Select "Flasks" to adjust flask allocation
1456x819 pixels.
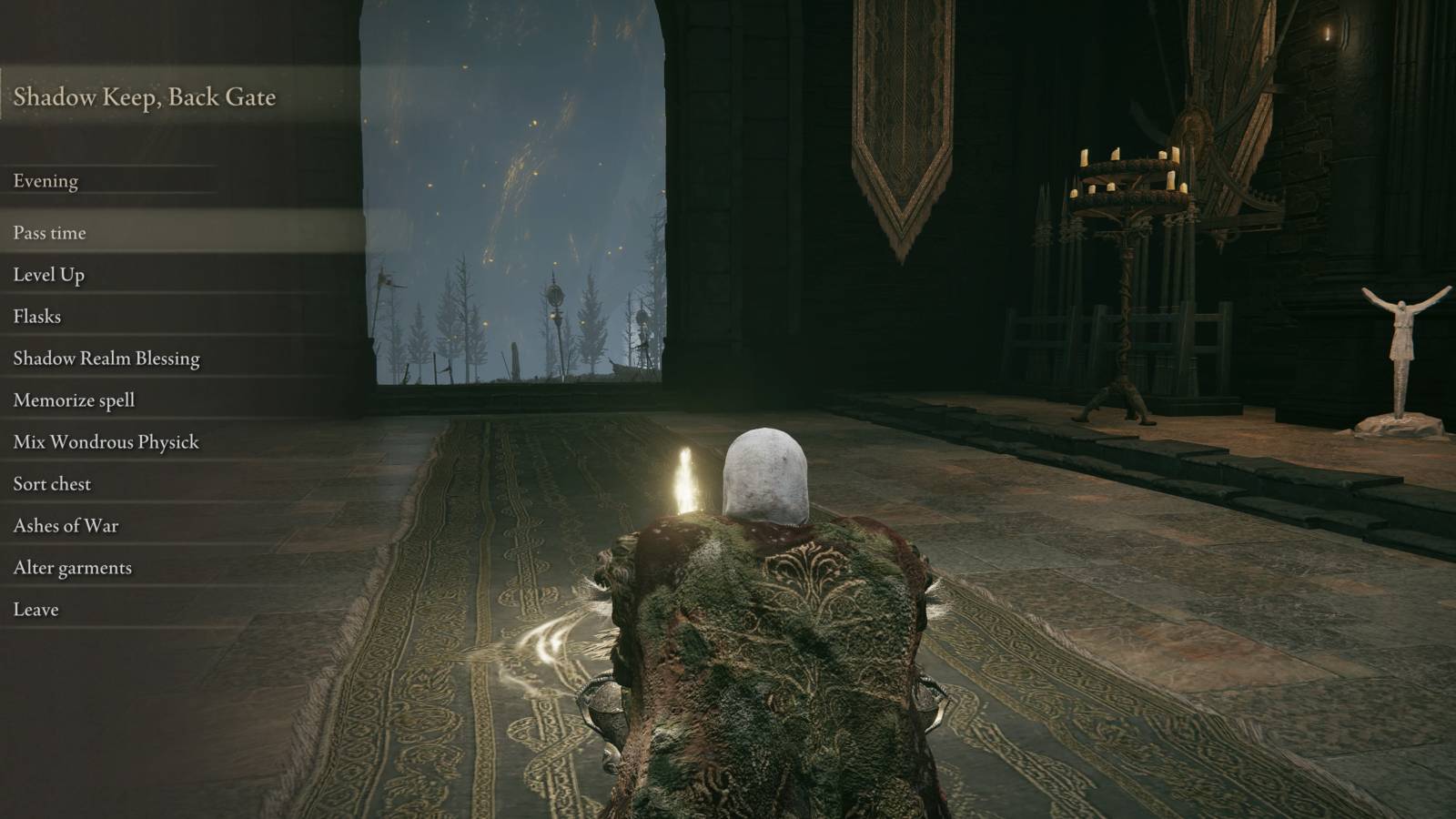(36, 317)
